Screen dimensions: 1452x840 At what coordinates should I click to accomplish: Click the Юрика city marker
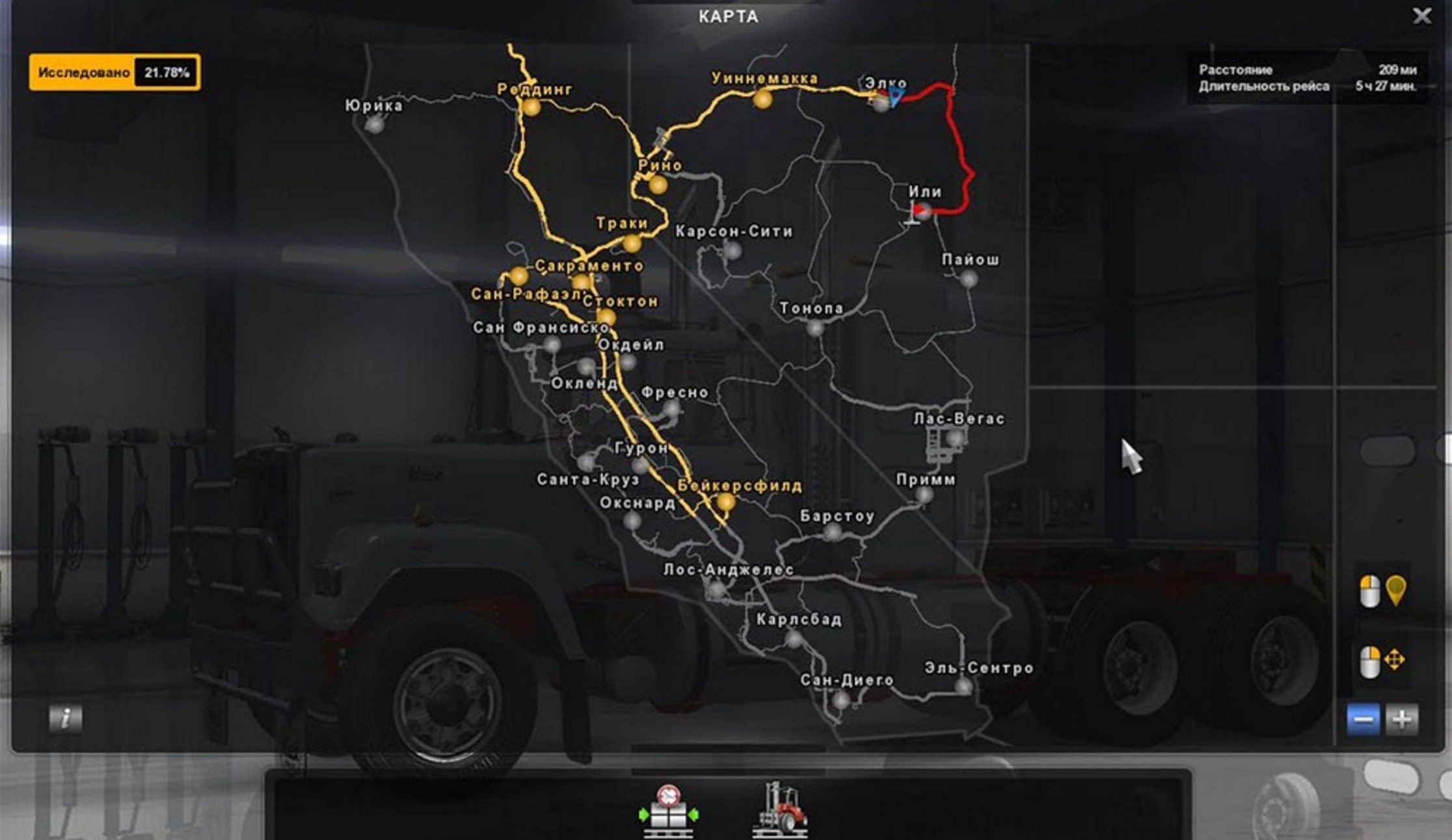374,124
